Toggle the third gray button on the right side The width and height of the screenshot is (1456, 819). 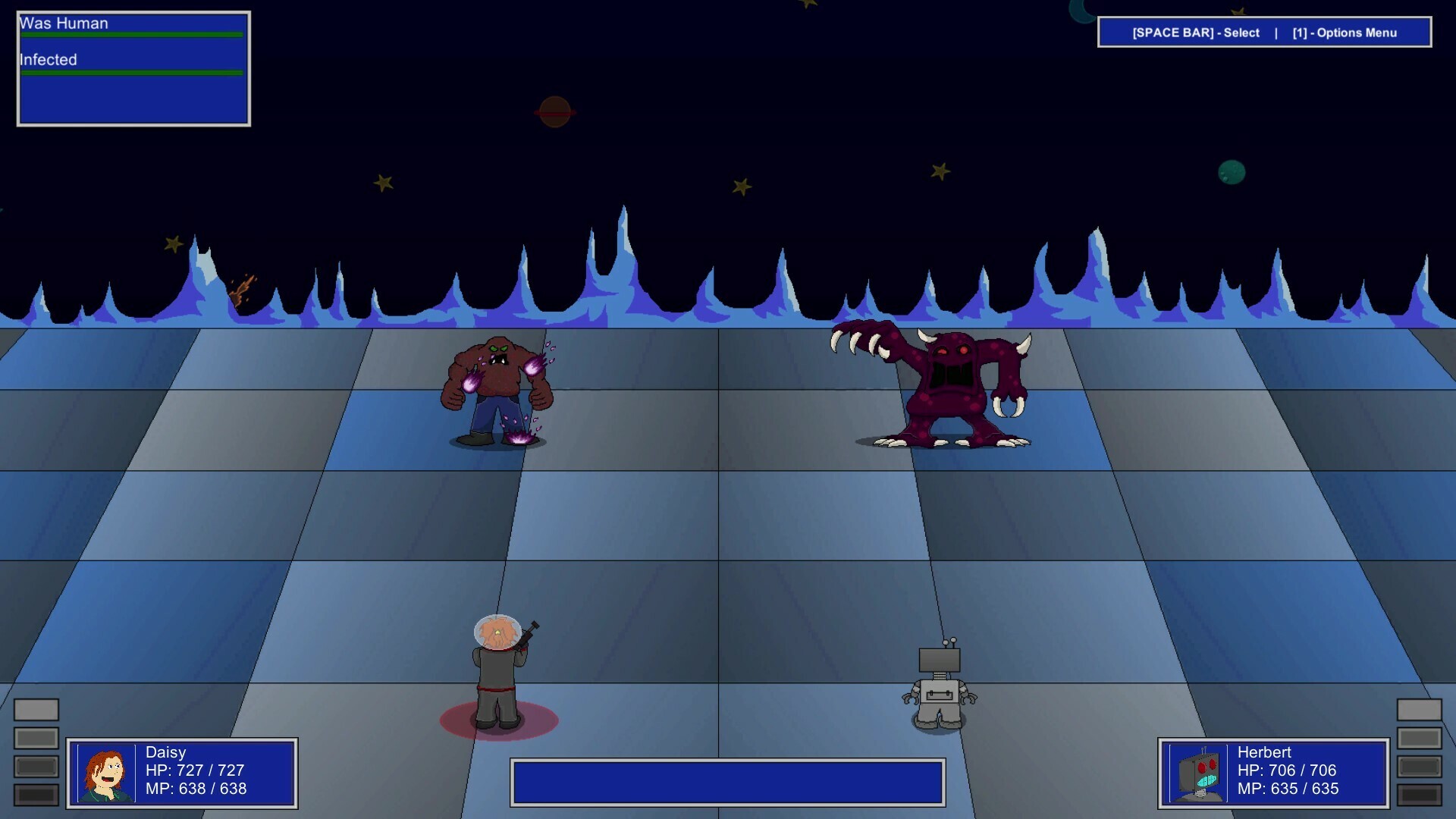[1420, 766]
